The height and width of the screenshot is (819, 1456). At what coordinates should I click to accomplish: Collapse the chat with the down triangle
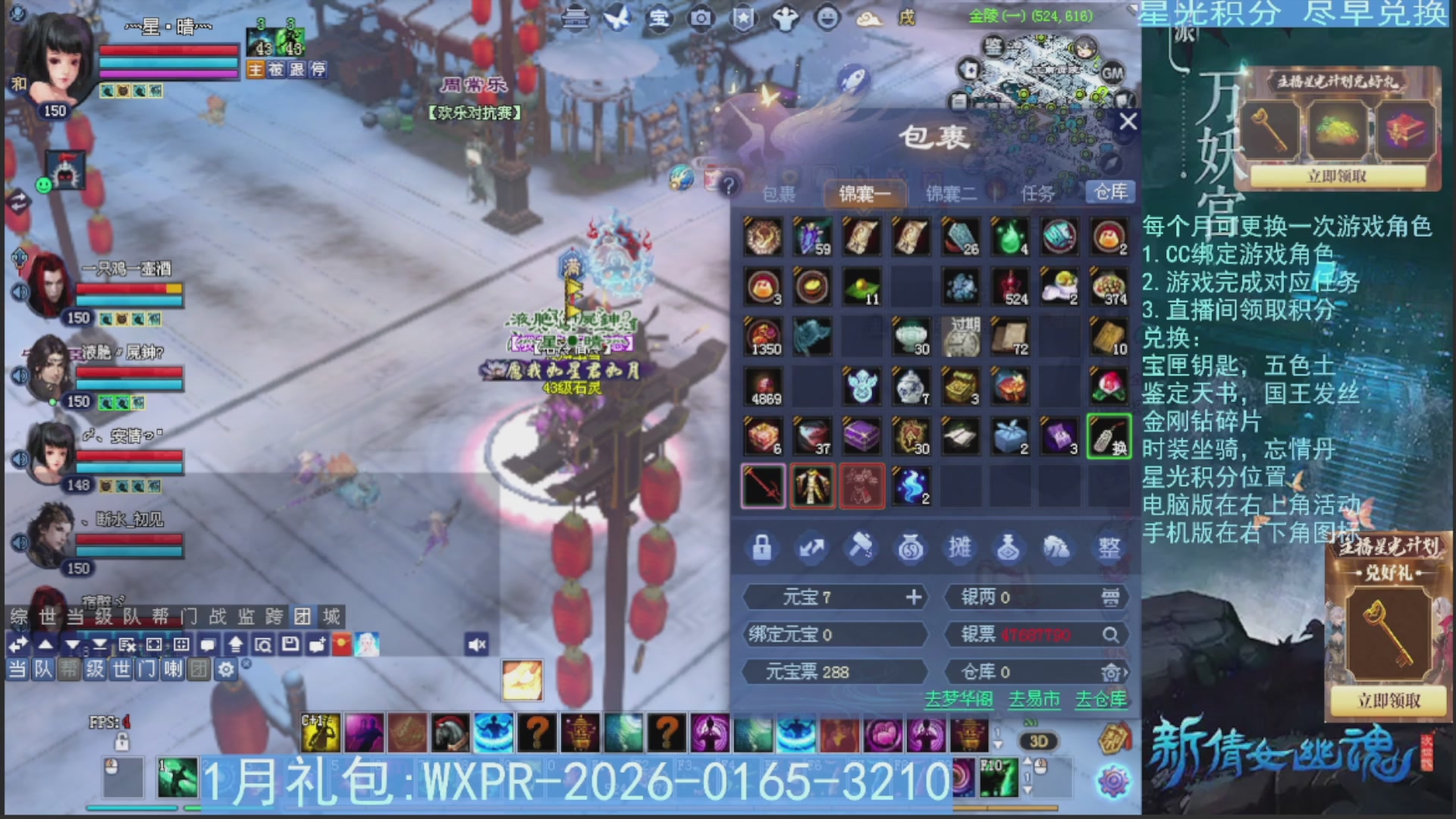[x=72, y=644]
